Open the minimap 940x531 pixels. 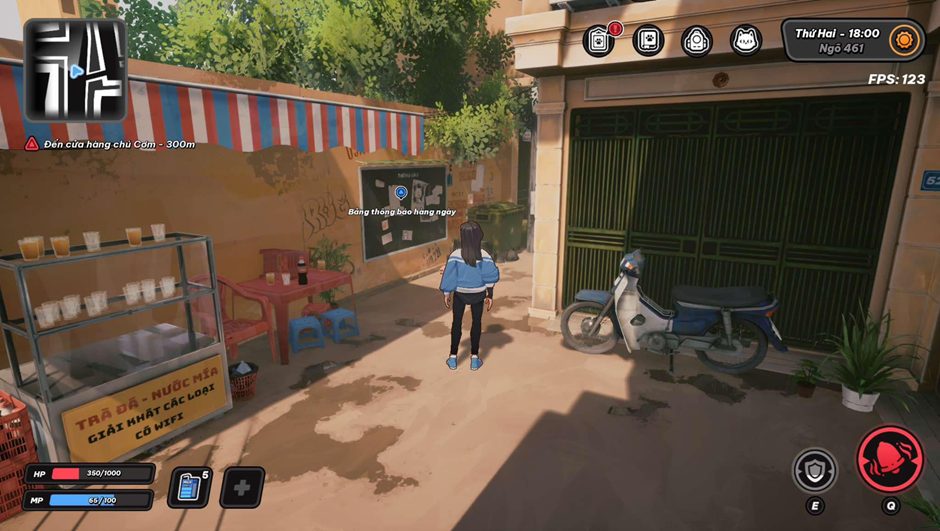point(75,70)
